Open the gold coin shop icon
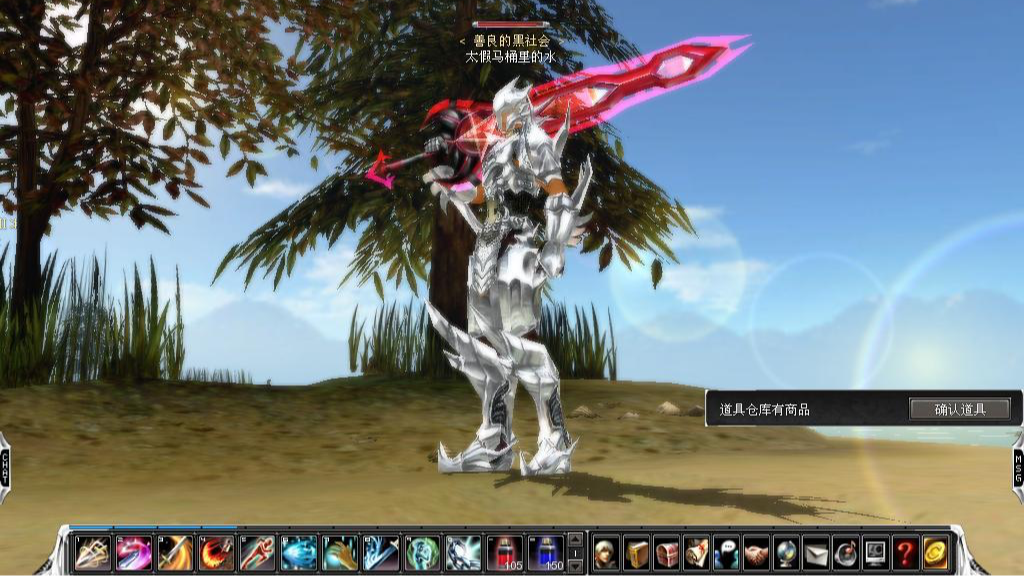 point(936,552)
